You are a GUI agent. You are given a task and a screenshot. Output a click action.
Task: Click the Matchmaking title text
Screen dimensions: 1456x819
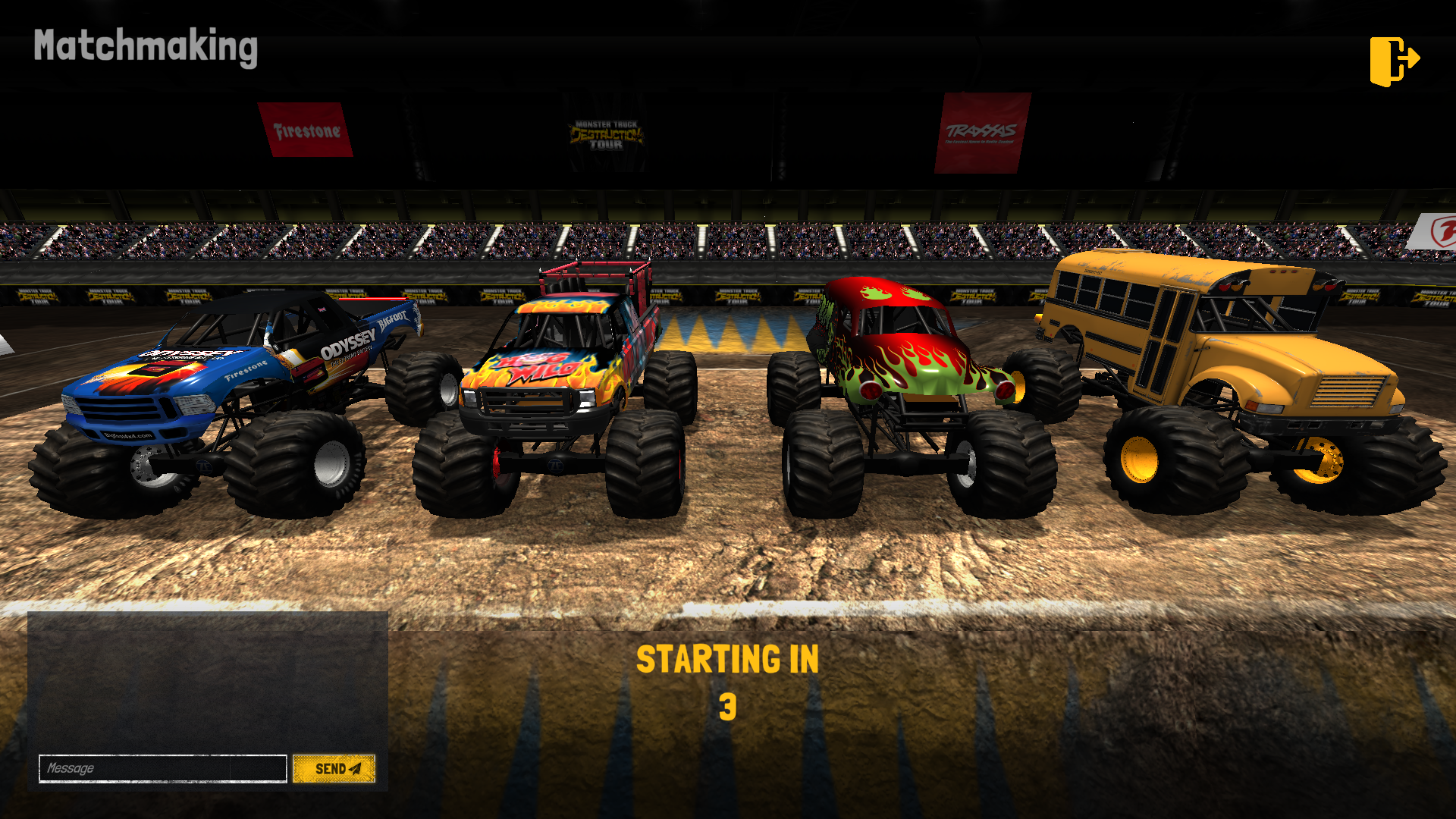point(146,49)
